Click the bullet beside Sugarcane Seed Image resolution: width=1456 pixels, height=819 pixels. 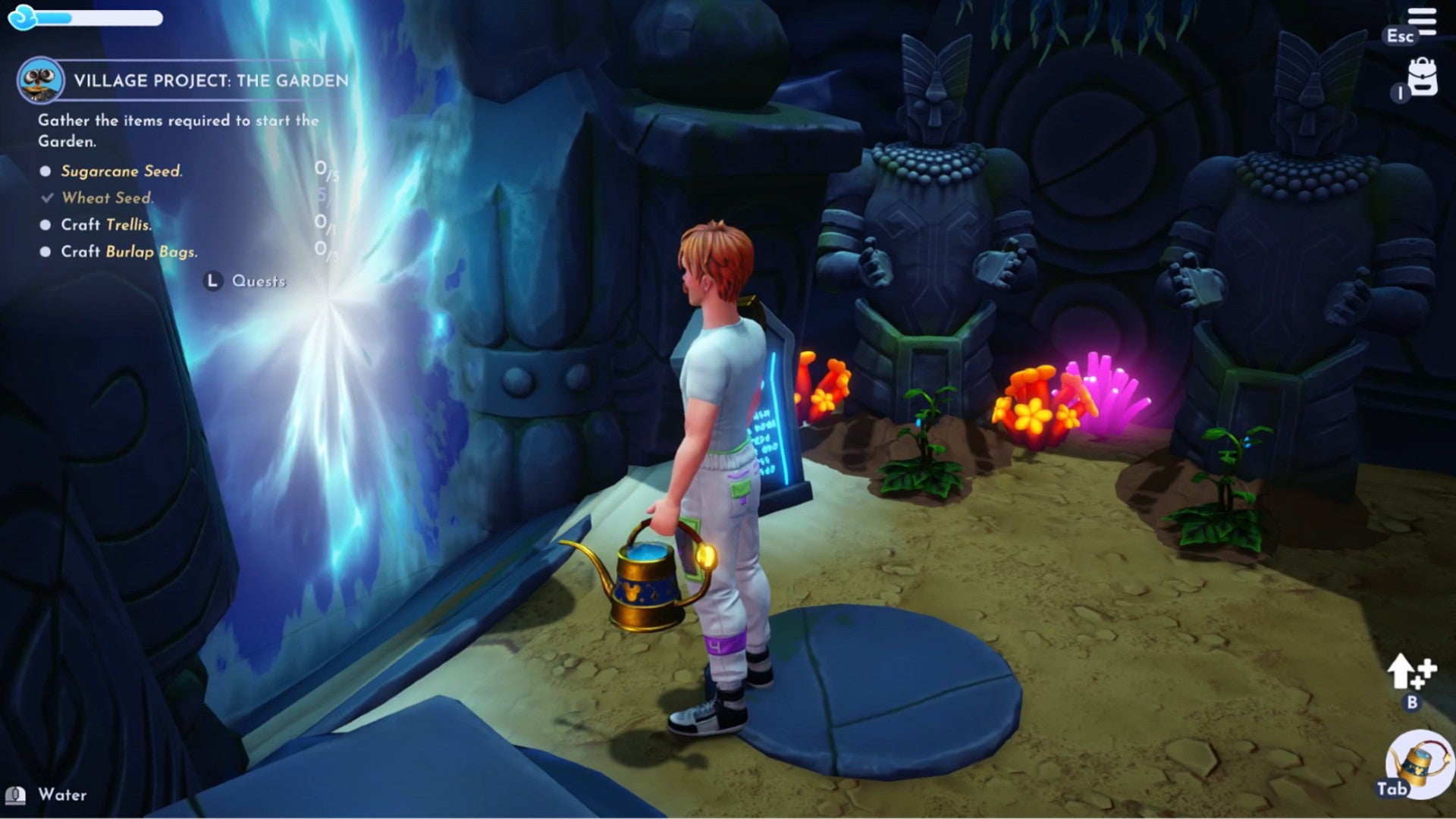[x=44, y=172]
